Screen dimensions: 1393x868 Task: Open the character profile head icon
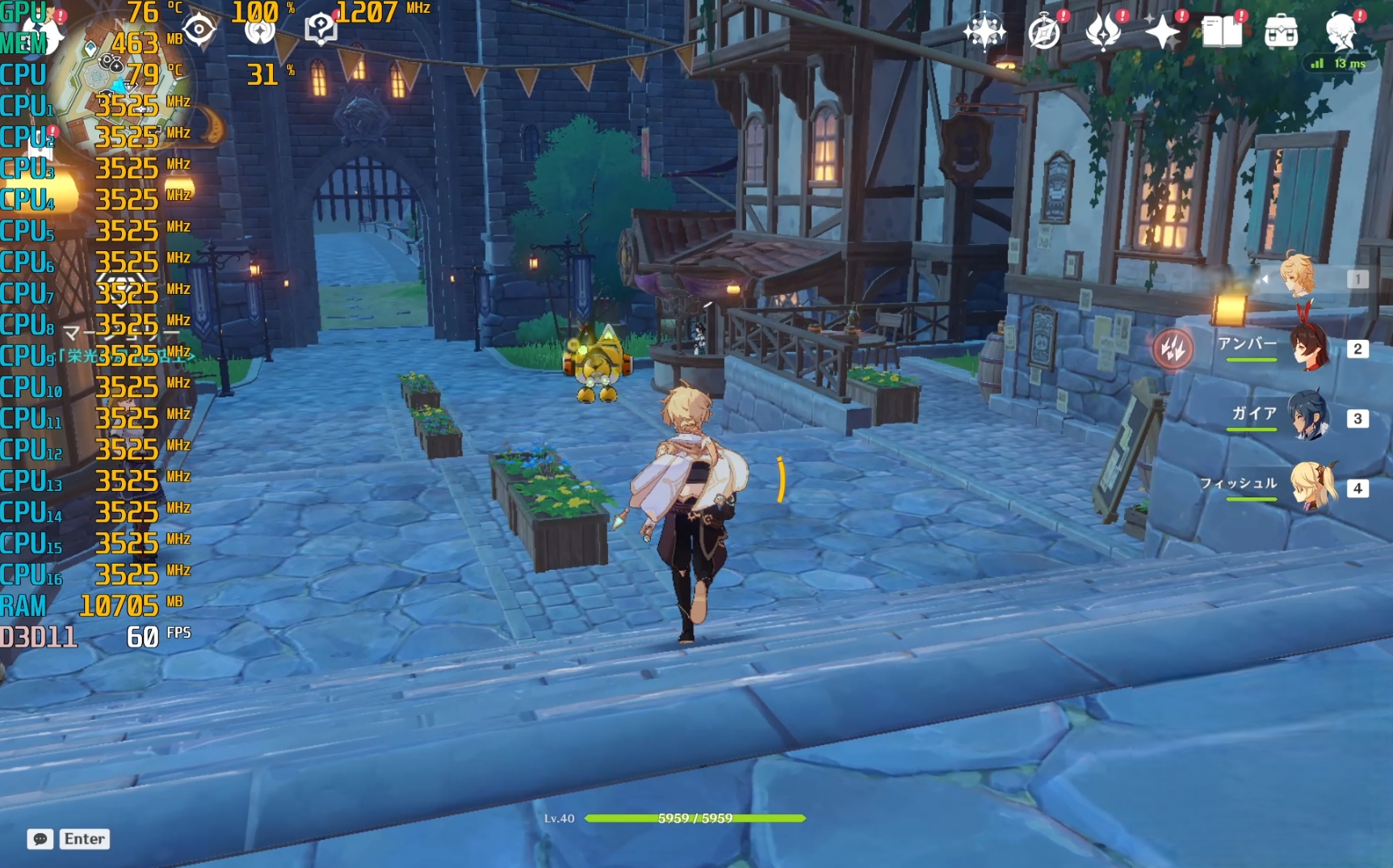pyautogui.click(x=1341, y=32)
